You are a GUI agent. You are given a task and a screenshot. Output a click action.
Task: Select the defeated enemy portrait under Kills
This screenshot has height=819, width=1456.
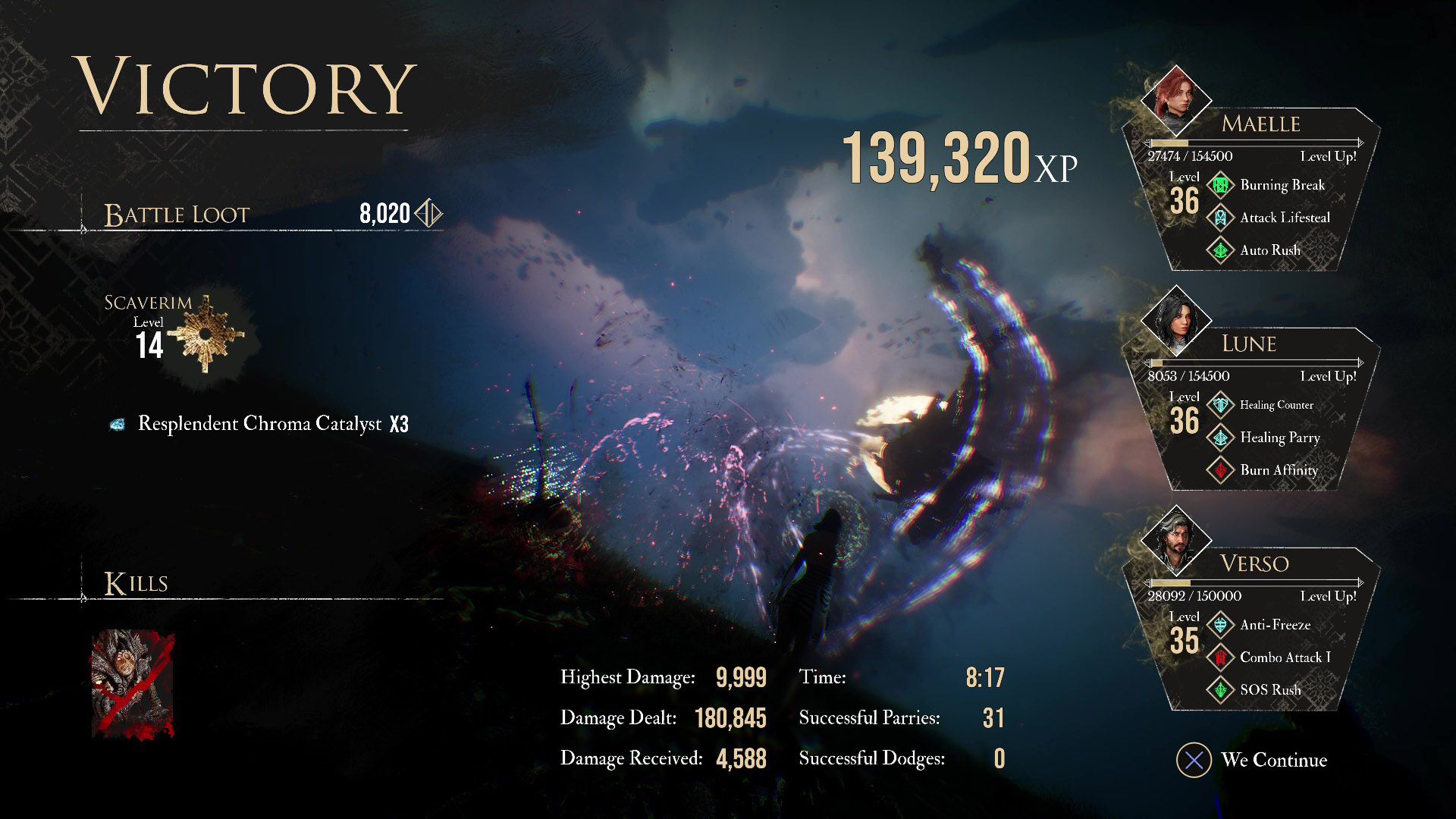tap(133, 684)
